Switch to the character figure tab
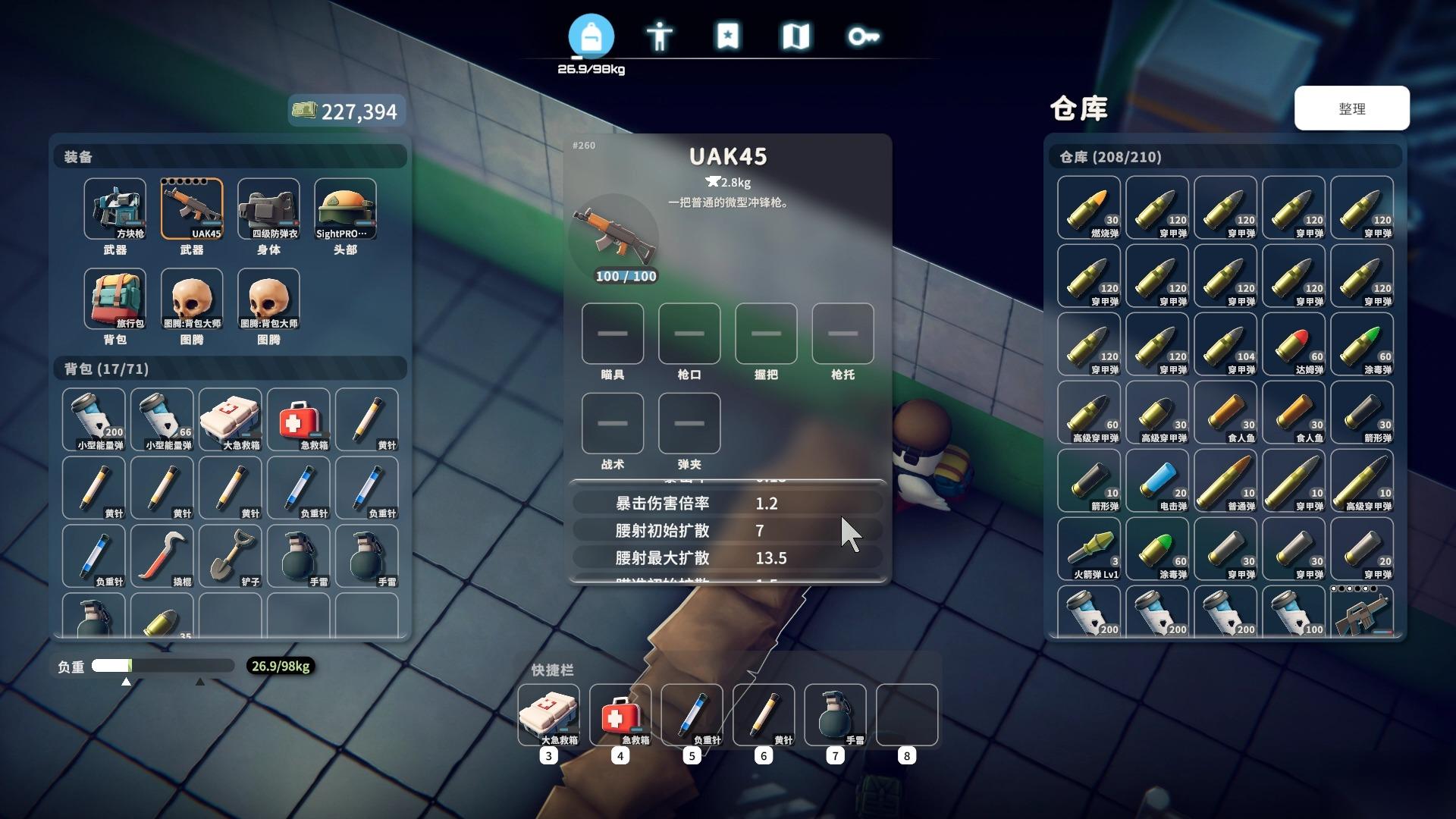The width and height of the screenshot is (1456, 819). tap(659, 36)
